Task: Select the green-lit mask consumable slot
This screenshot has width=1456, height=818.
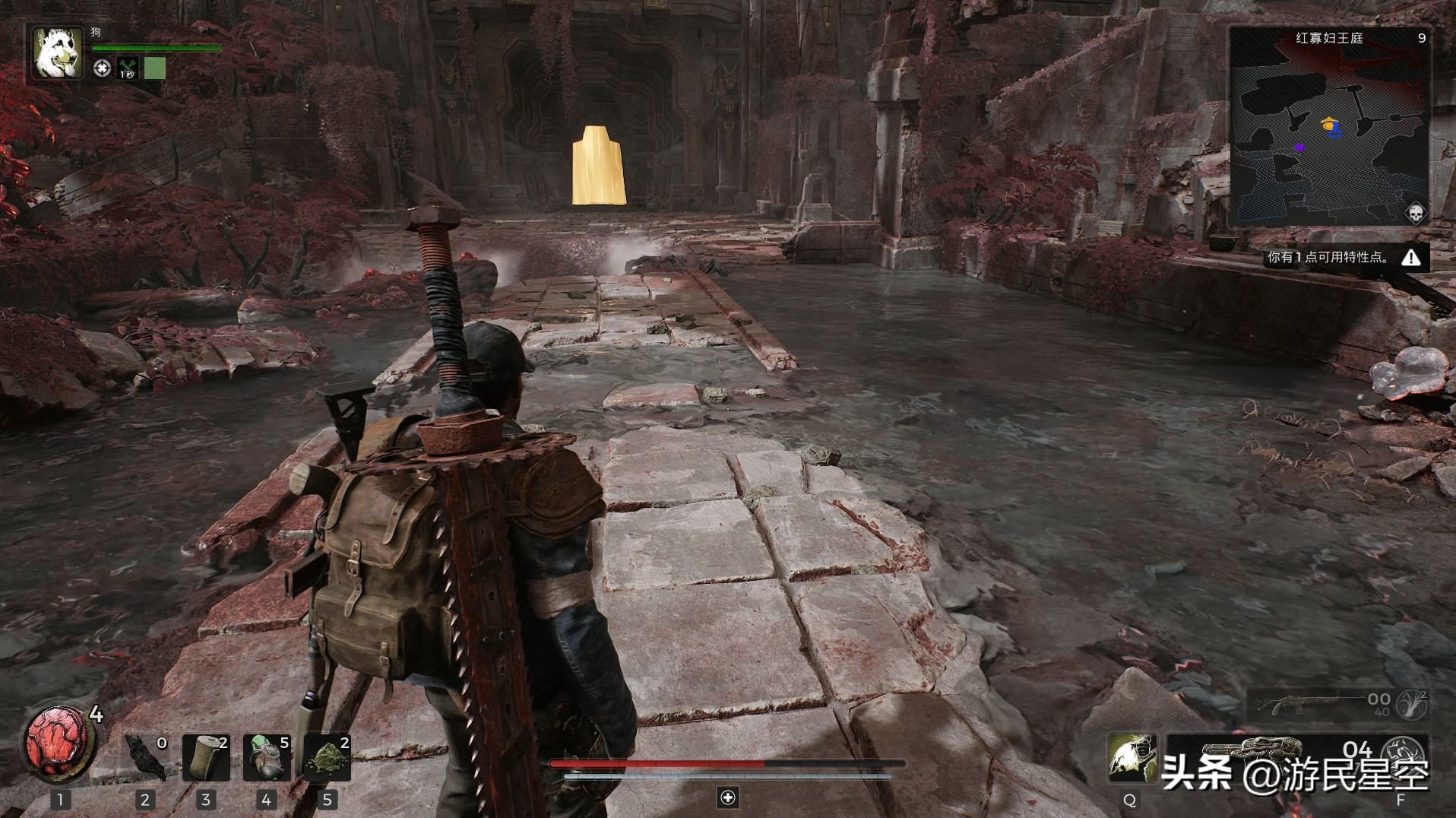Action: [267, 757]
